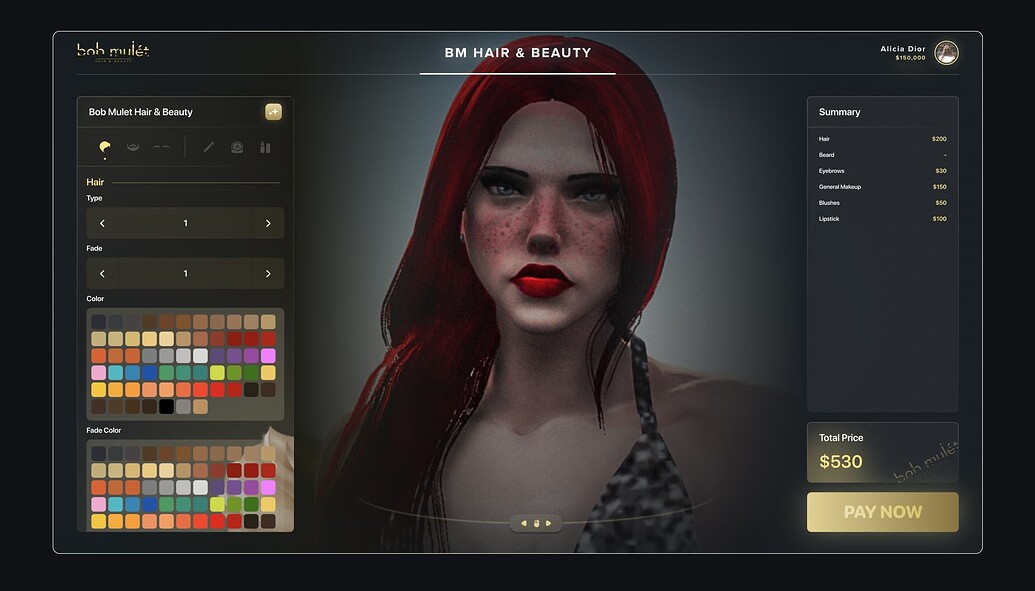Click the gold sparkle button in panel header
The height and width of the screenshot is (591, 1035).
tap(273, 112)
